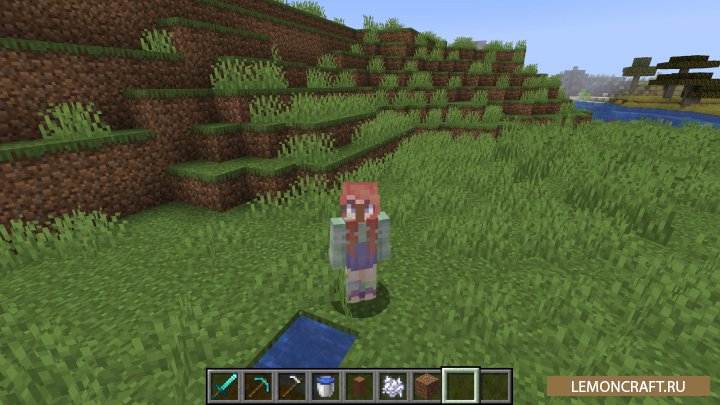Select the diamond sword hotbar slot
The height and width of the screenshot is (405, 720).
[225, 385]
